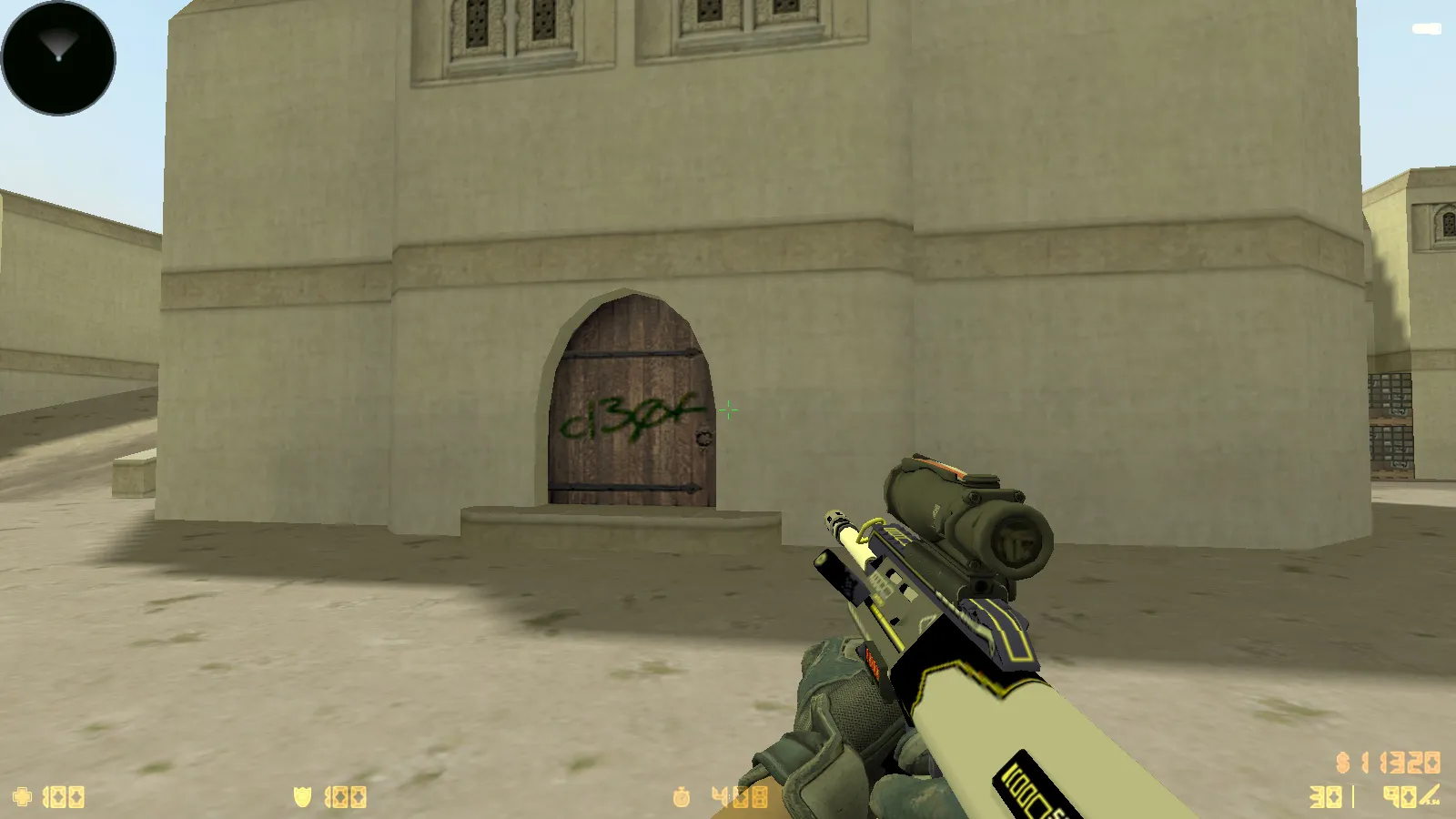Click the 5.56 caliber bullet icon
Image resolution: width=1456 pixels, height=819 pixels.
pyautogui.click(x=1429, y=797)
